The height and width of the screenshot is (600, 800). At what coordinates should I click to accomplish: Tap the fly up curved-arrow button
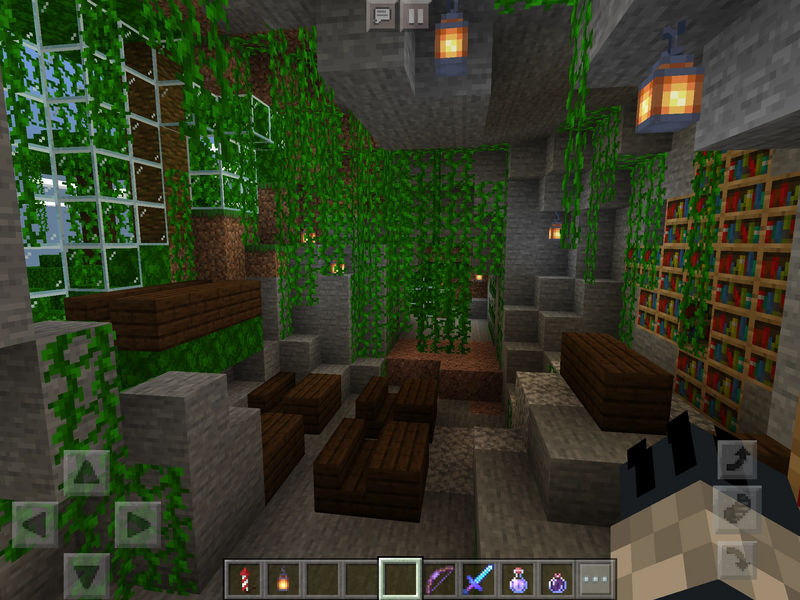tap(736, 459)
